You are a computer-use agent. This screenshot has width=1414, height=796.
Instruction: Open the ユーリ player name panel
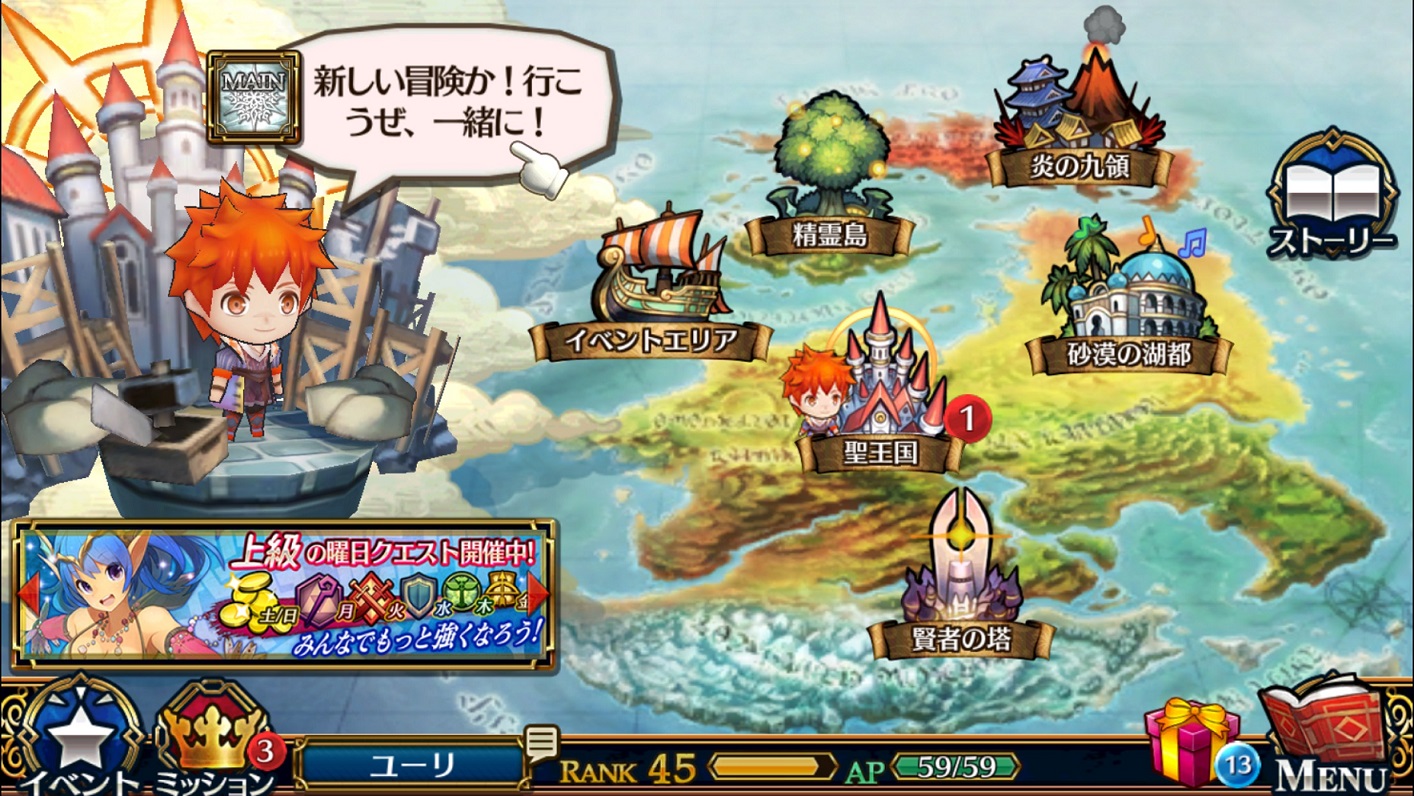(412, 766)
